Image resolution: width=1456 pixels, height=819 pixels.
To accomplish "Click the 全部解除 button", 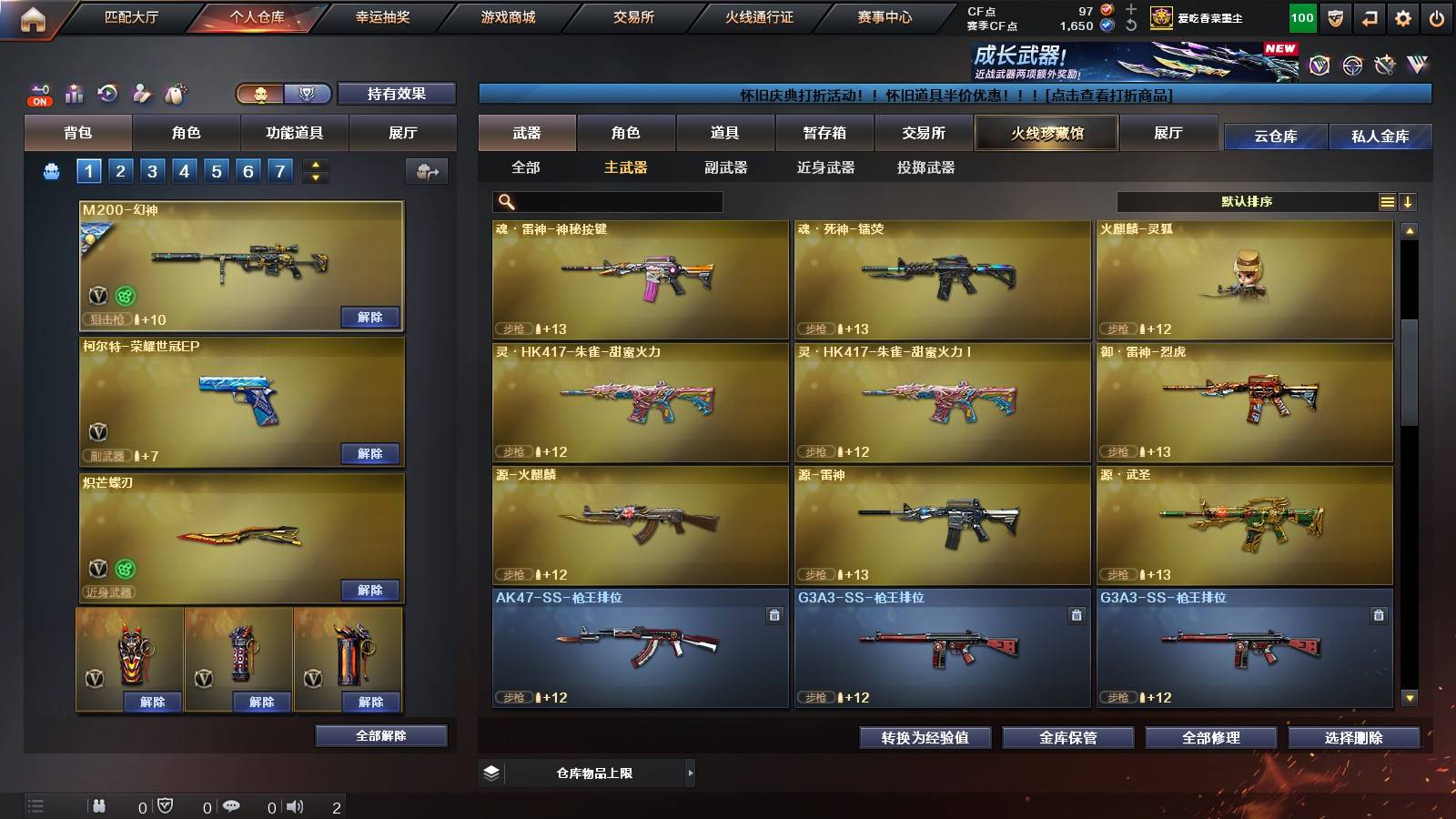I will 380,735.
